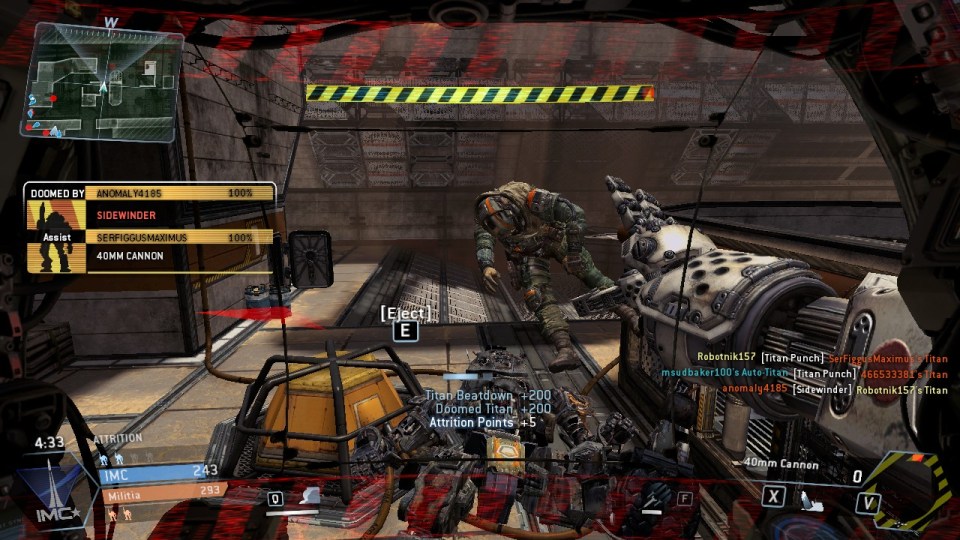960x540 pixels.
Task: Select the Sidewinder entry in the doomed-by panel
Action: pyautogui.click(x=126, y=215)
